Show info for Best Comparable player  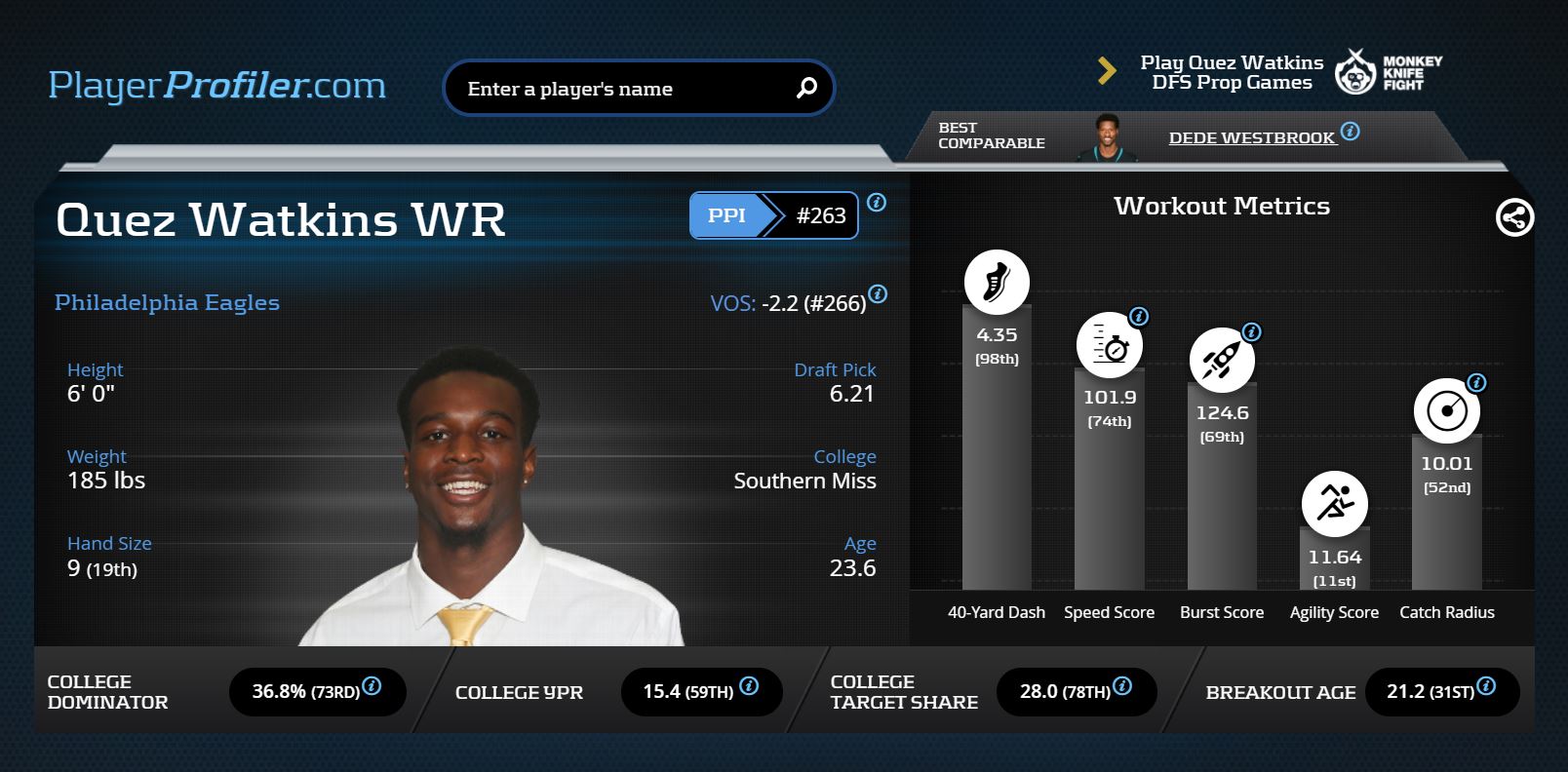(1351, 132)
